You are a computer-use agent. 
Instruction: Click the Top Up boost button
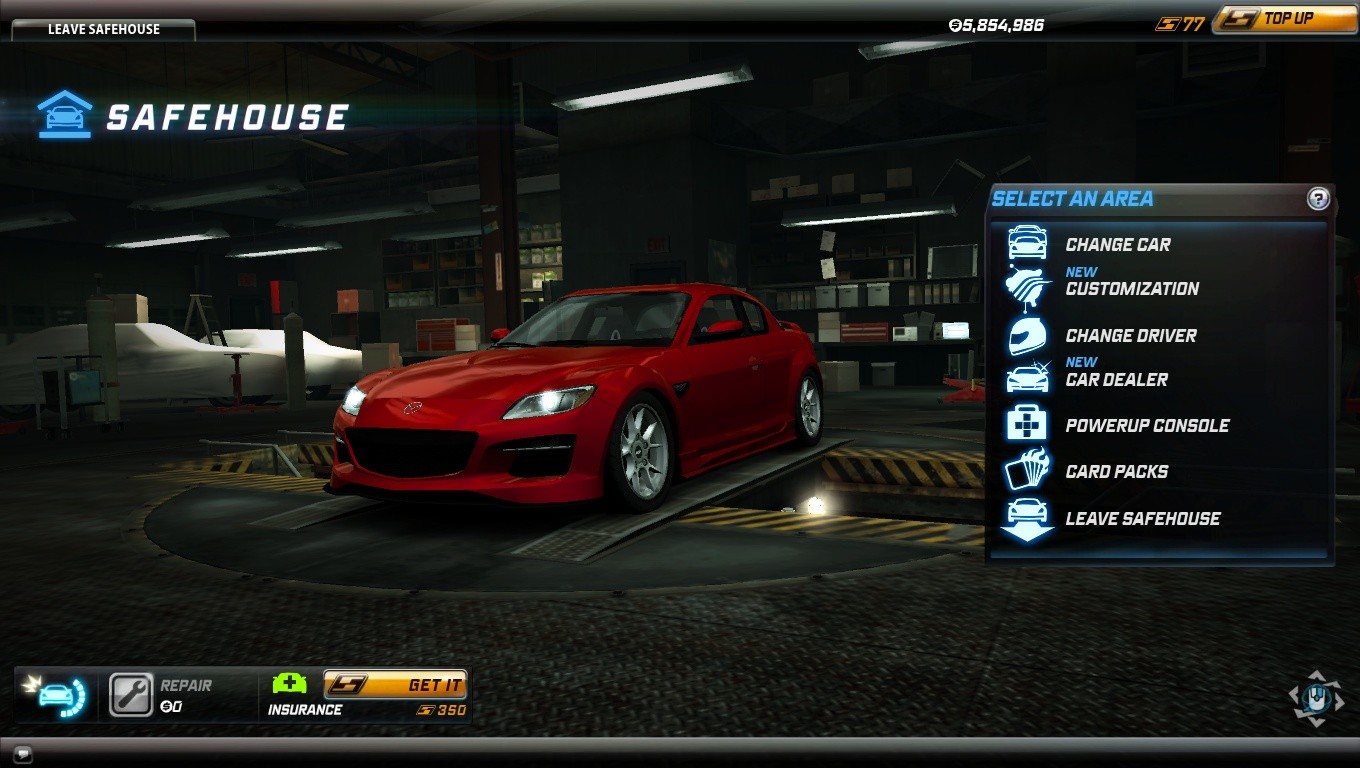click(x=1283, y=19)
